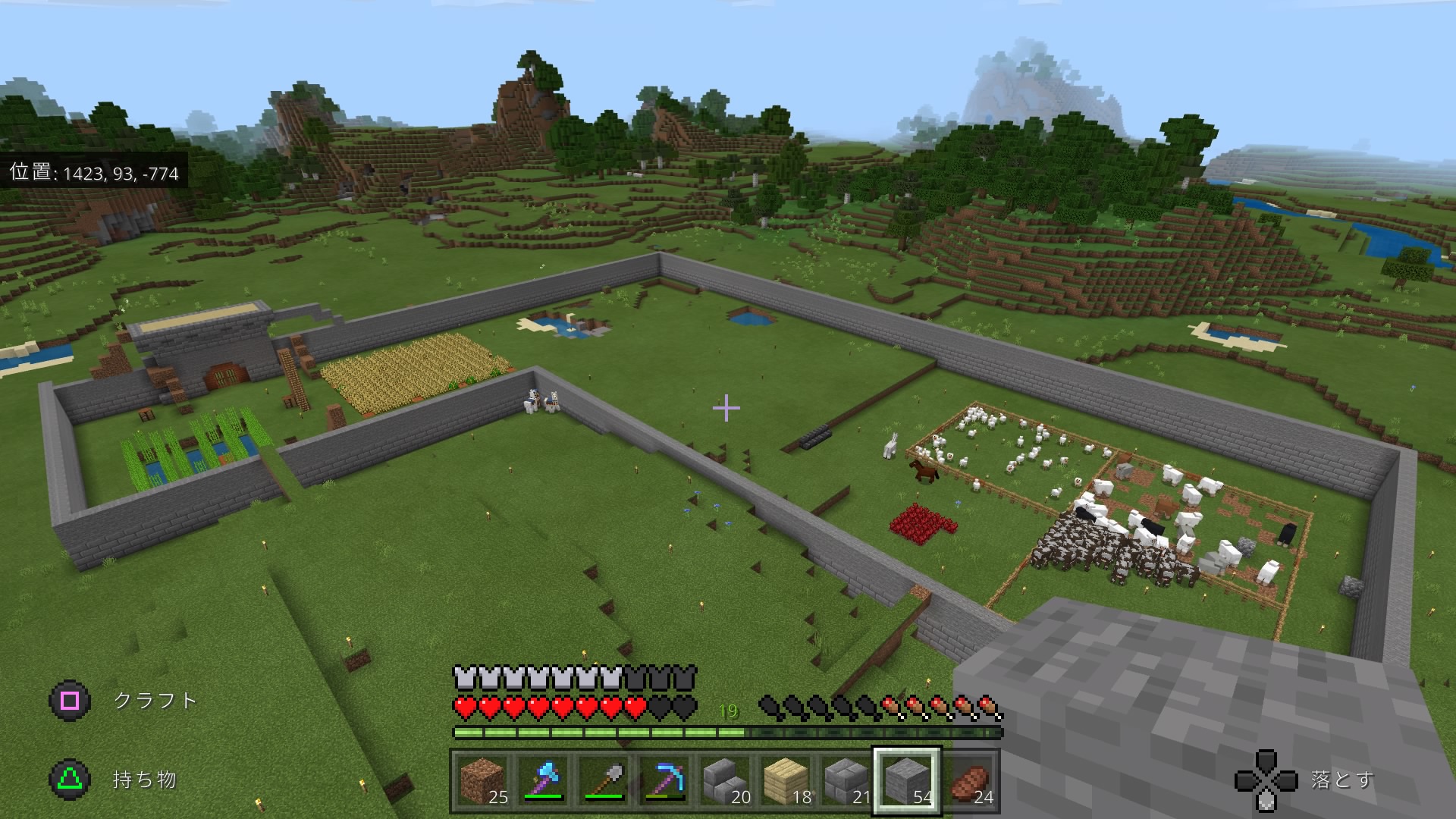Pick the wooden planks hotbar slot
Image resolution: width=1456 pixels, height=819 pixels.
tap(786, 780)
